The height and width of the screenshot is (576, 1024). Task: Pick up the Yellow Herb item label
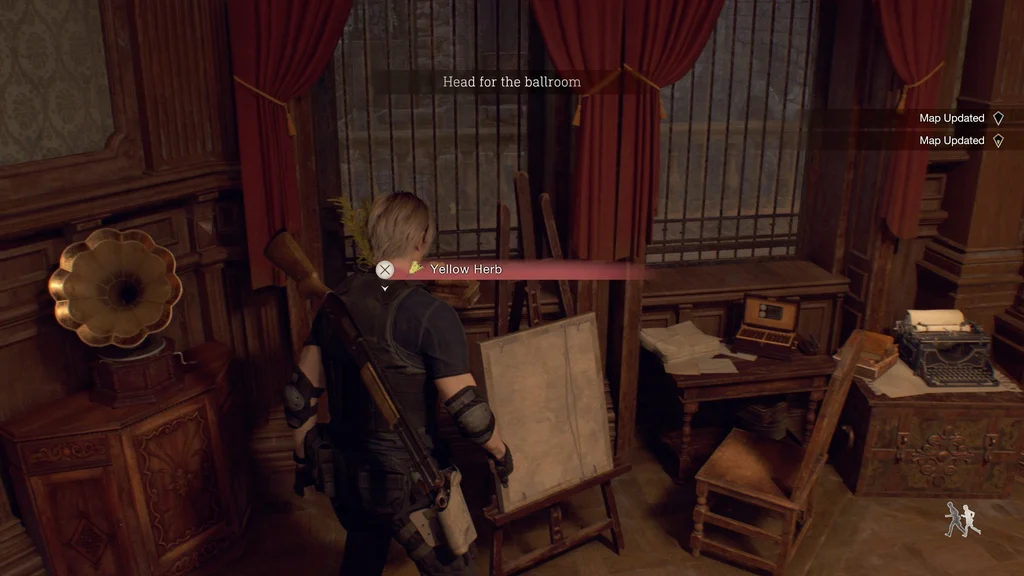pyautogui.click(x=466, y=269)
